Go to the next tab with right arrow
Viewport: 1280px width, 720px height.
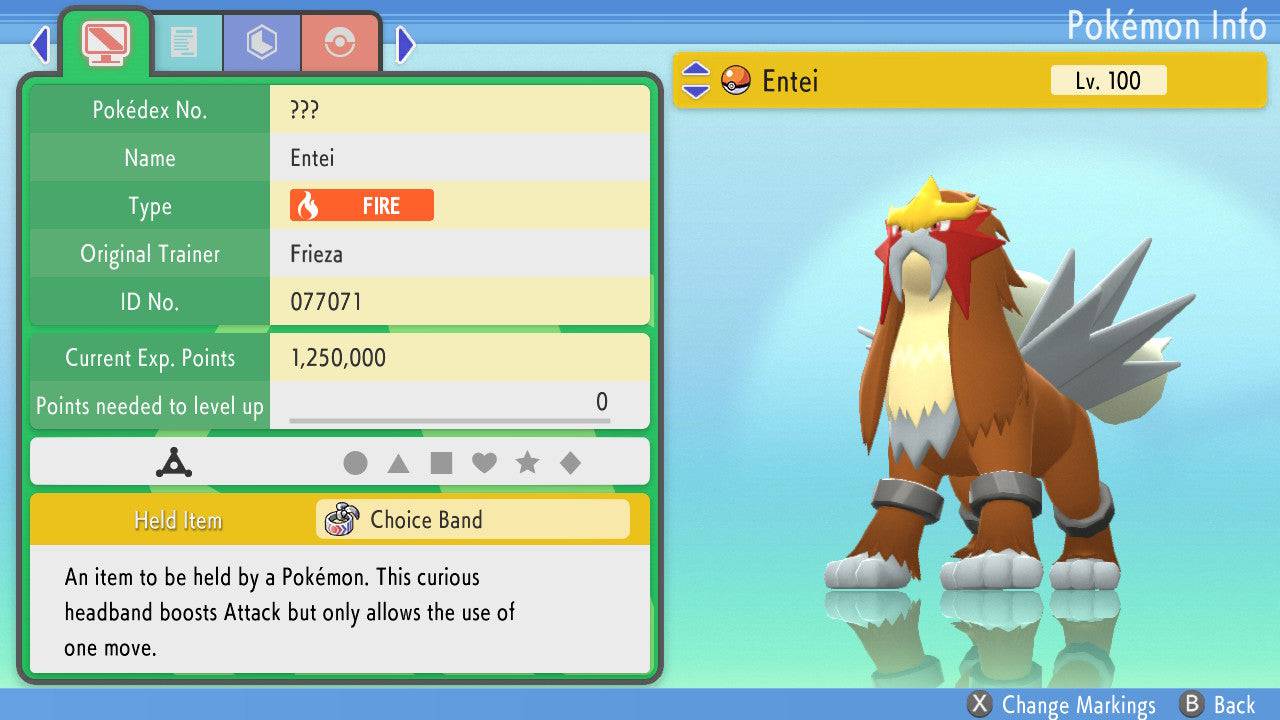click(405, 44)
